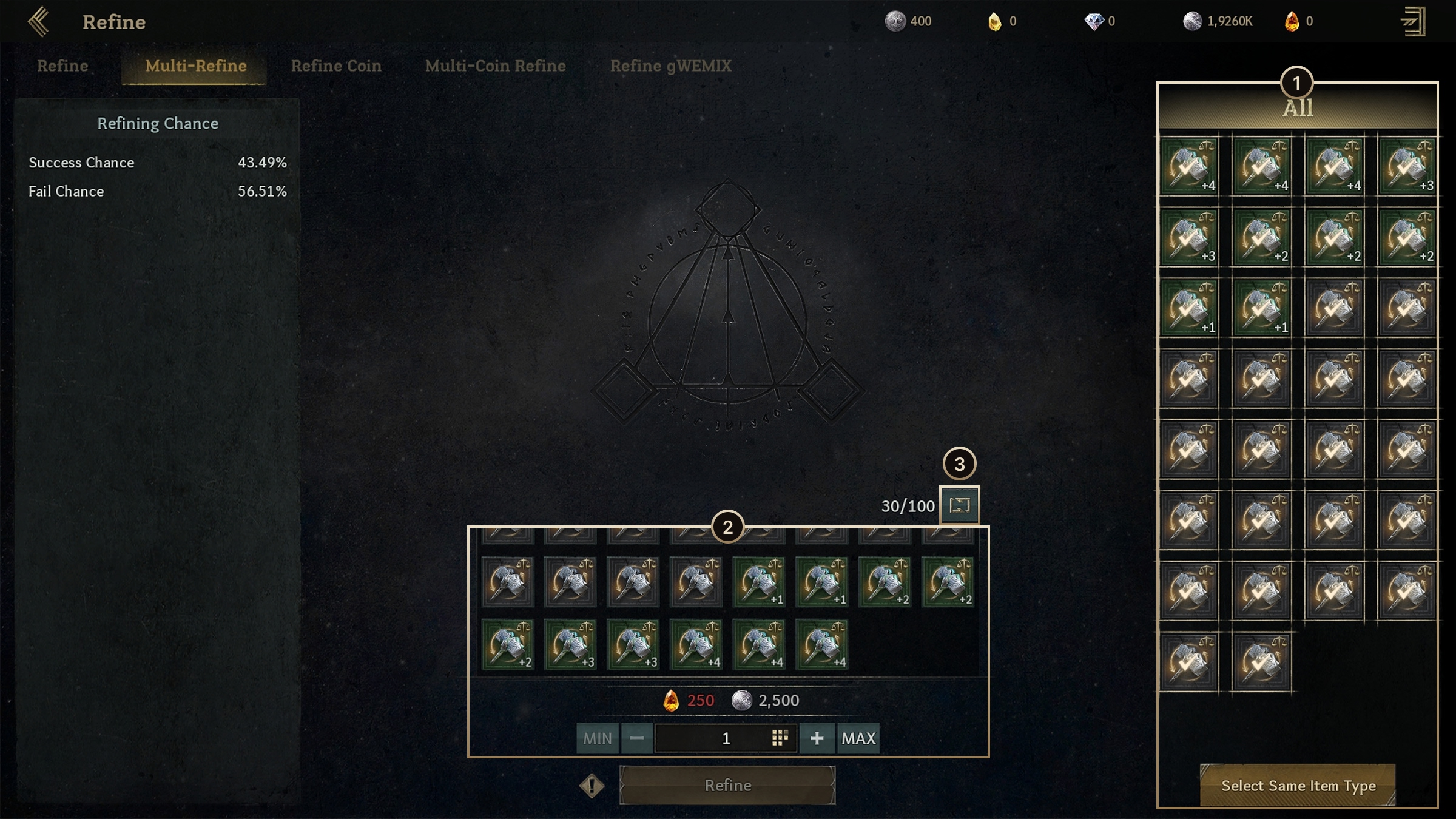Switch to the Refine tab
Screen dimensions: 1456x819
pyautogui.click(x=62, y=66)
